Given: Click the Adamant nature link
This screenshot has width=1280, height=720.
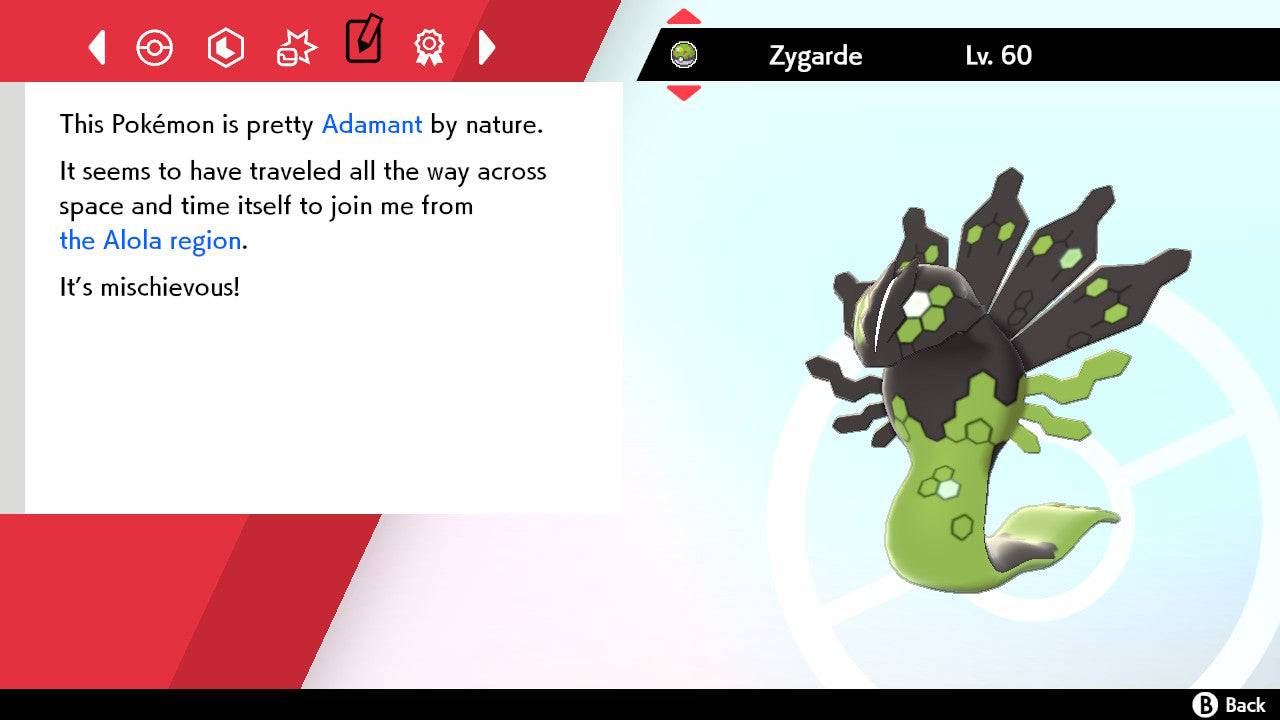Looking at the screenshot, I should 371,125.
